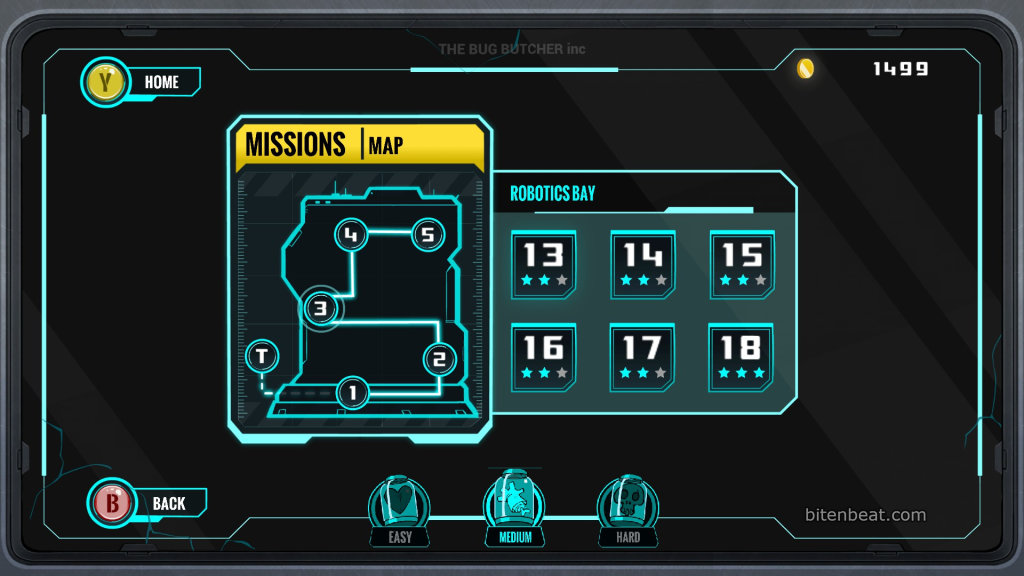Select mission 13 tile
The width and height of the screenshot is (1024, 576).
[x=543, y=263]
